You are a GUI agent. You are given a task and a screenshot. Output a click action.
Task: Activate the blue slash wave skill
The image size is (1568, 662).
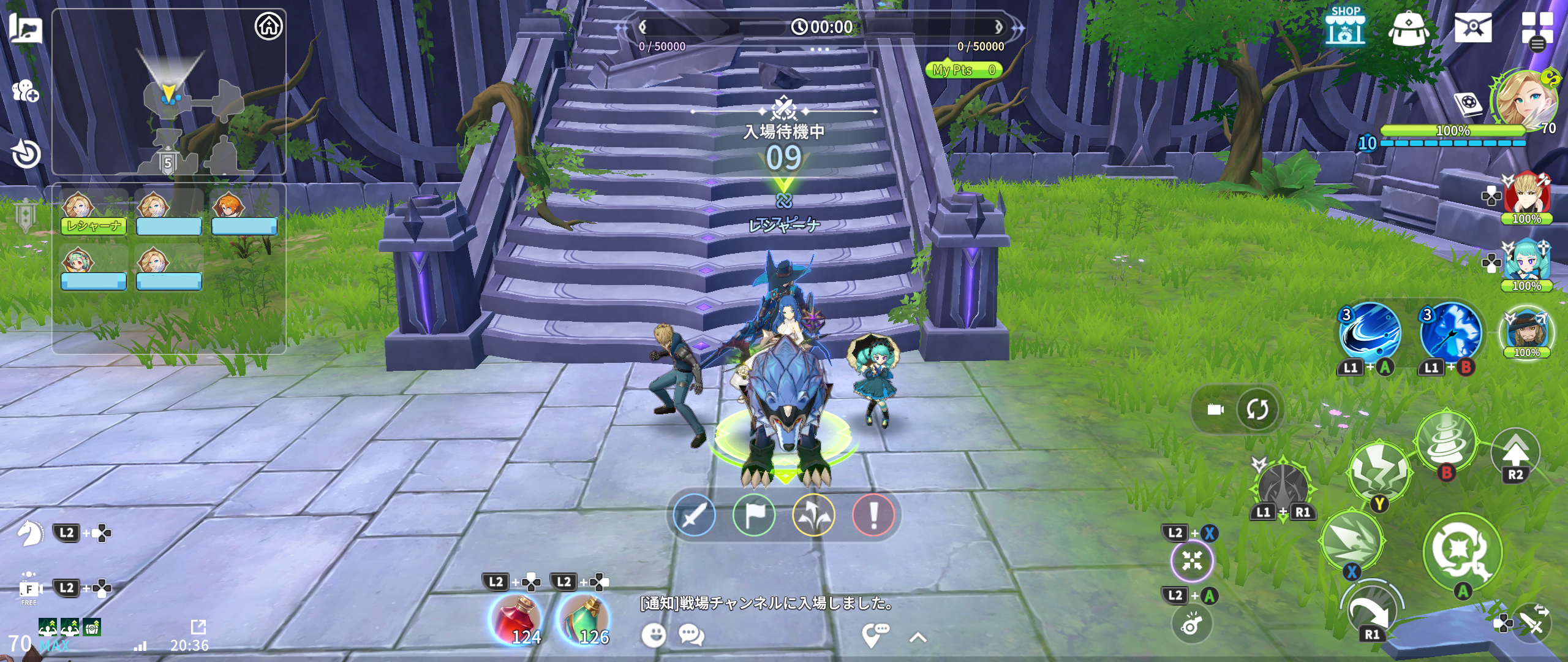(x=1370, y=332)
